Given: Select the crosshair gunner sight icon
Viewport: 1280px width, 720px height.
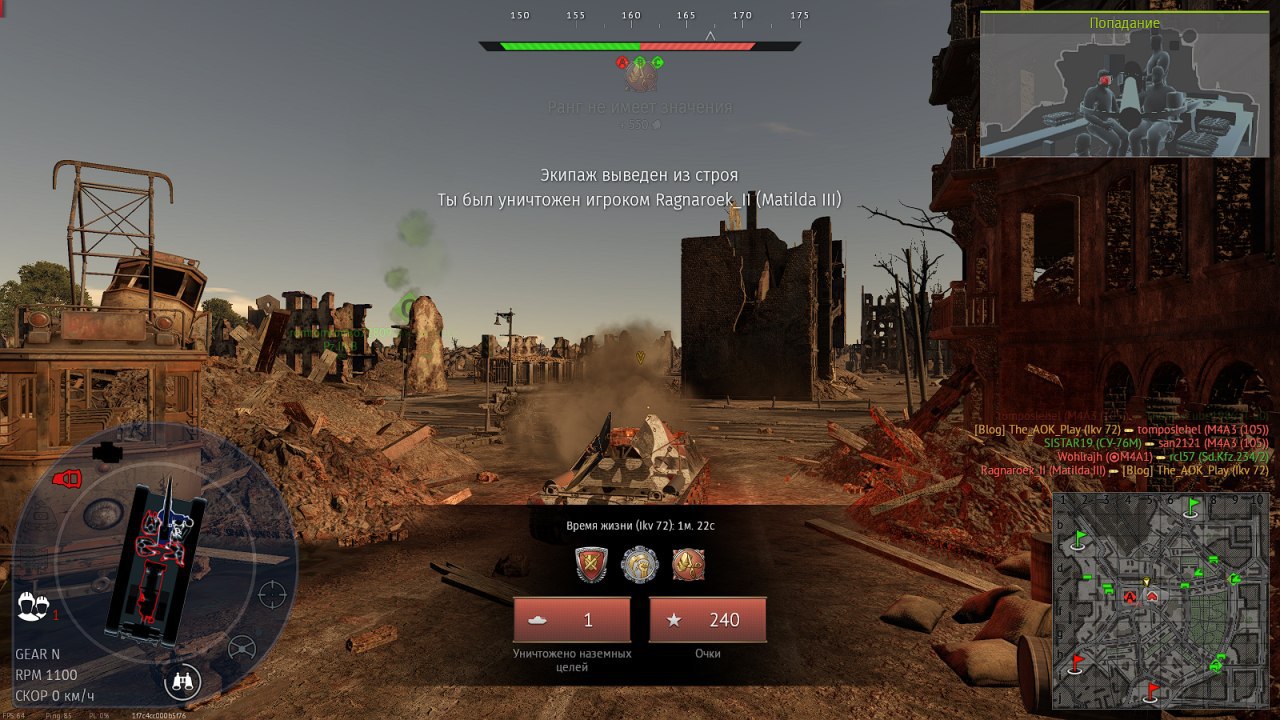Looking at the screenshot, I should [x=272, y=594].
